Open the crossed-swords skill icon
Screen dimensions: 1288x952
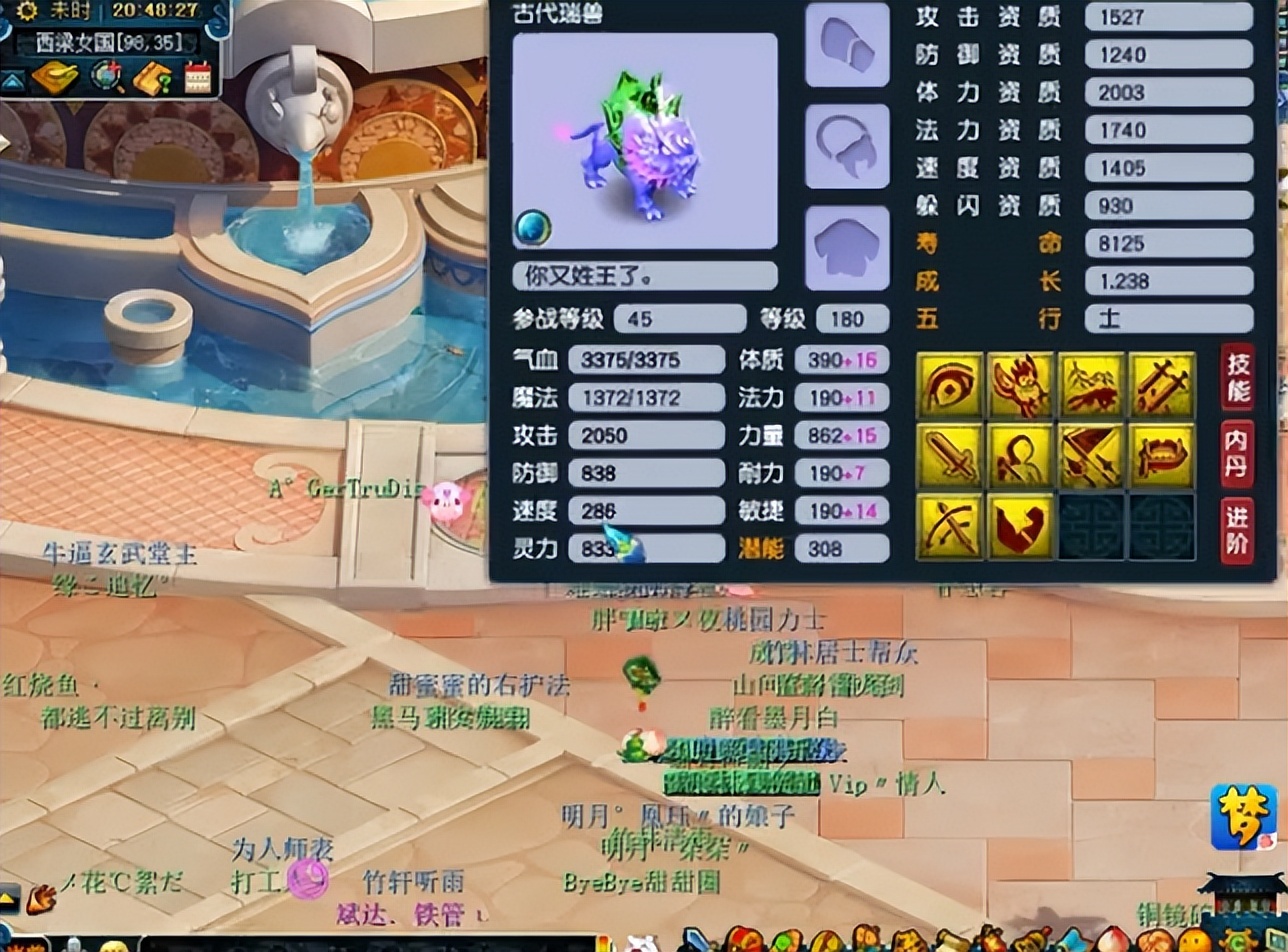[x=1161, y=384]
